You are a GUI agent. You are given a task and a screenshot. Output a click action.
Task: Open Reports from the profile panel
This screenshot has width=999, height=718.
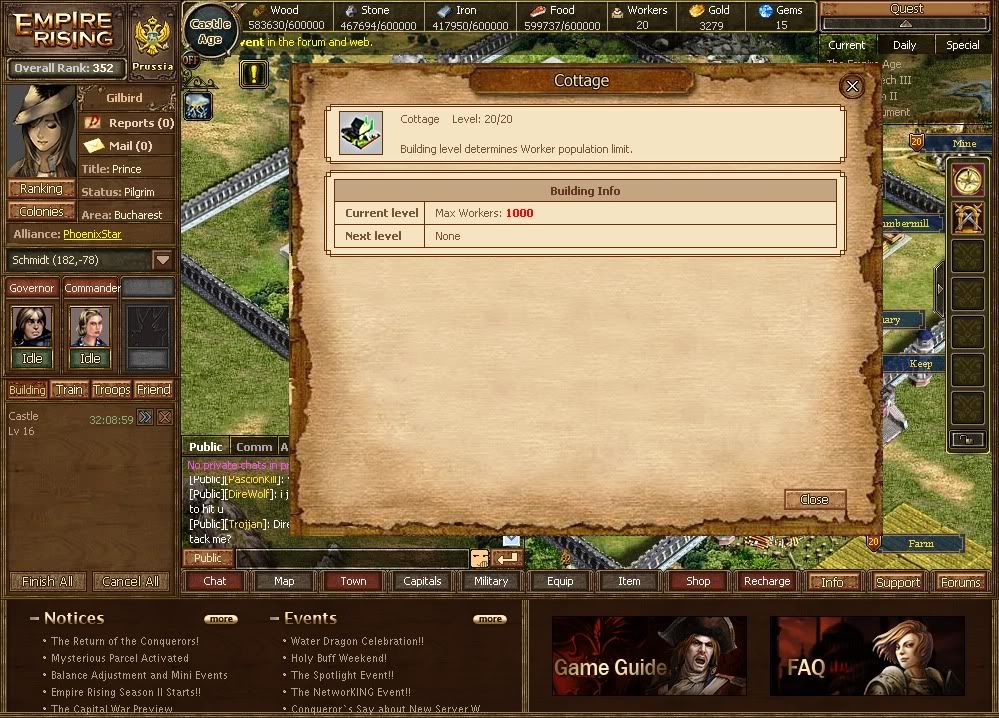(130, 123)
